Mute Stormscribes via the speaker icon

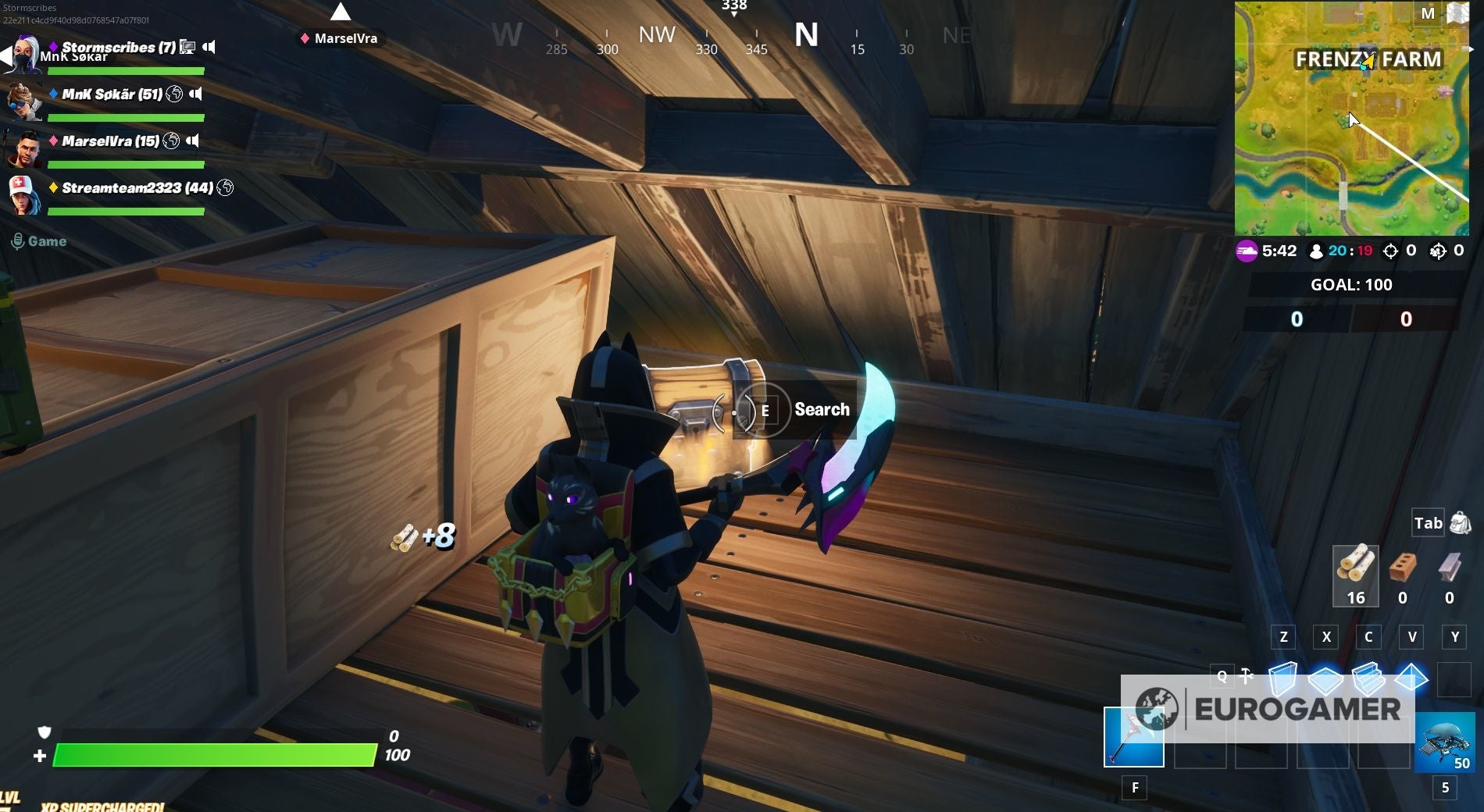pos(211,47)
